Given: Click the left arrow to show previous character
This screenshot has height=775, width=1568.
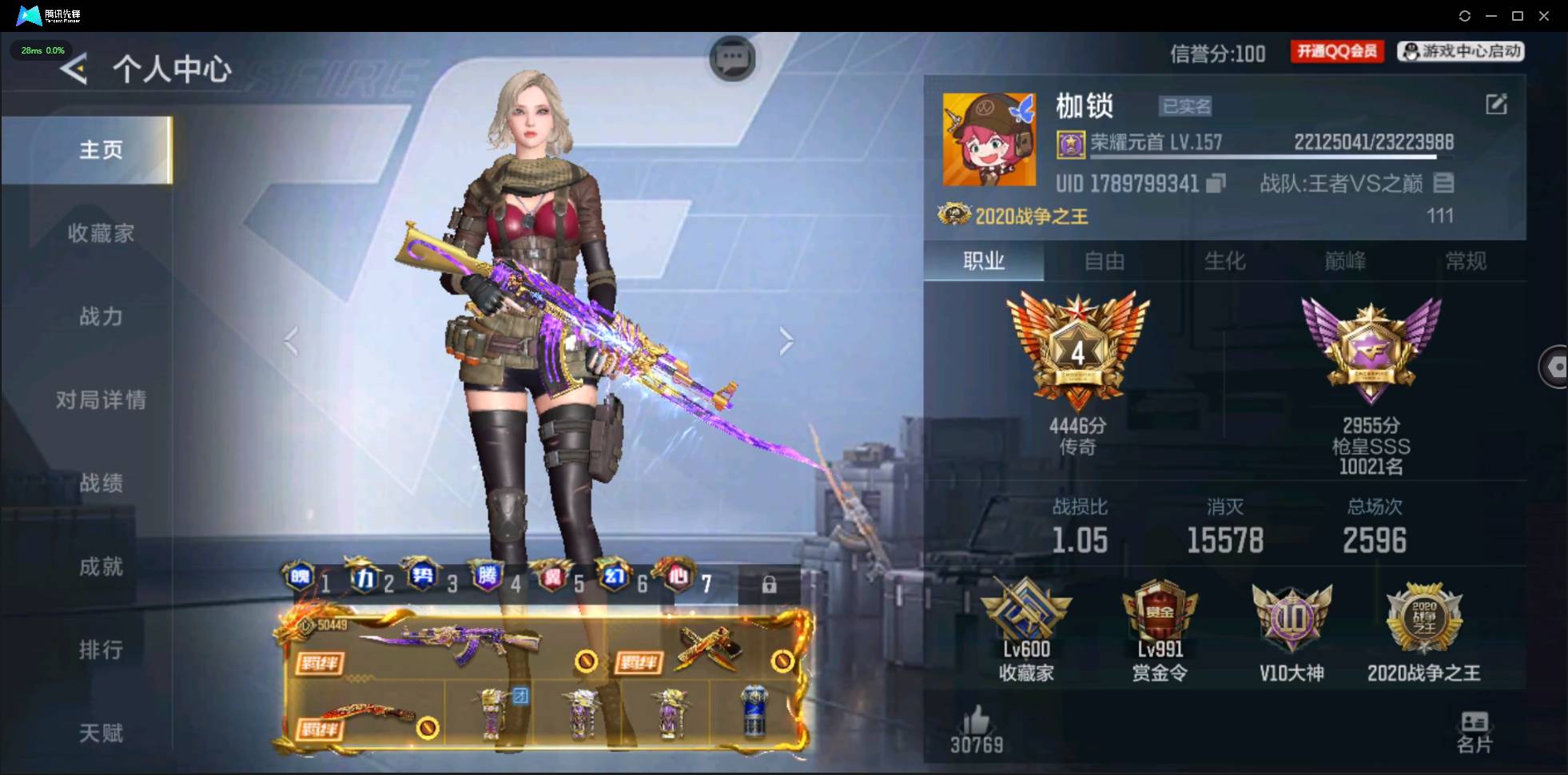Looking at the screenshot, I should coord(292,341).
